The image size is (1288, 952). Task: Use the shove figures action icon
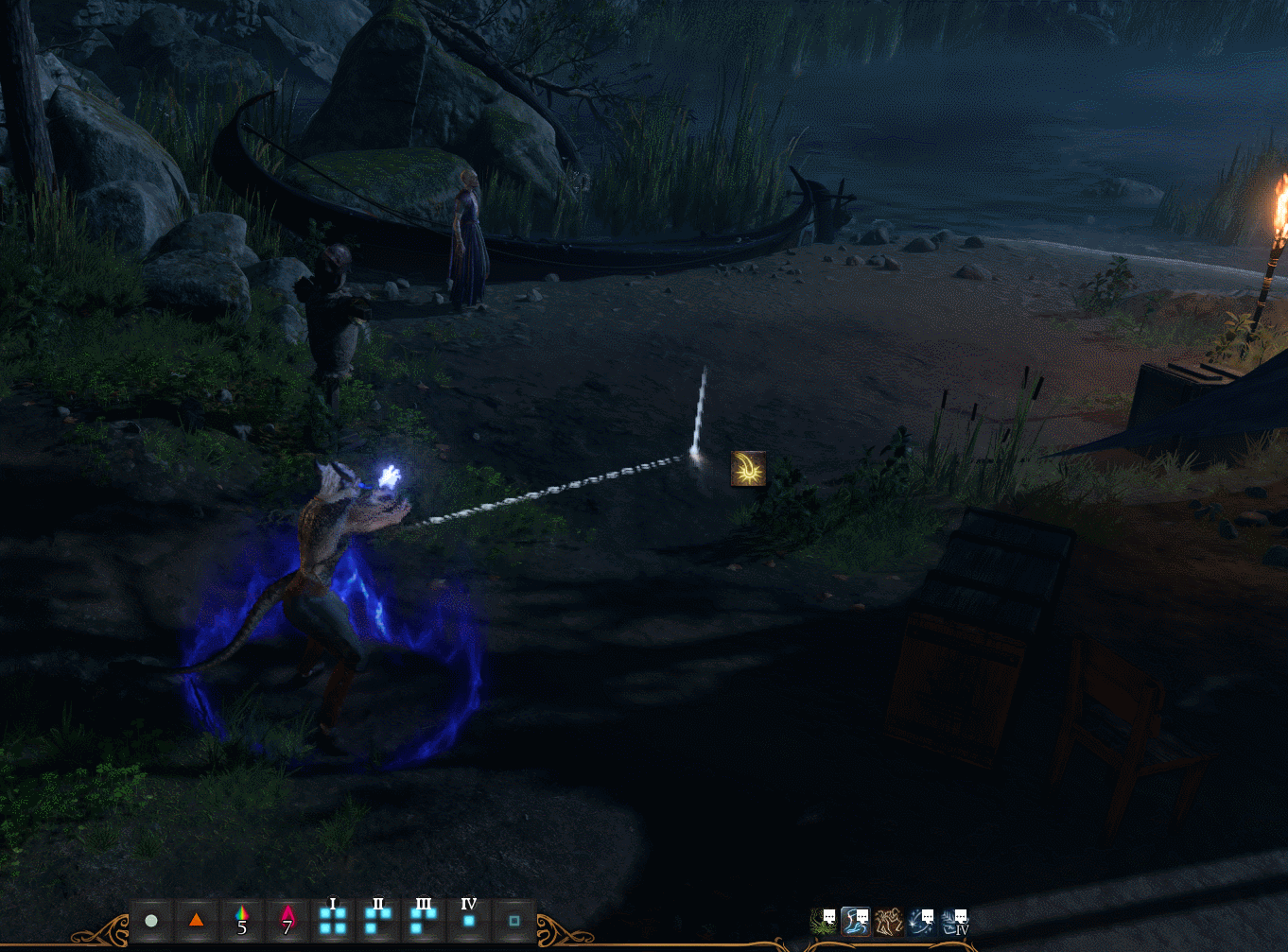(x=888, y=921)
